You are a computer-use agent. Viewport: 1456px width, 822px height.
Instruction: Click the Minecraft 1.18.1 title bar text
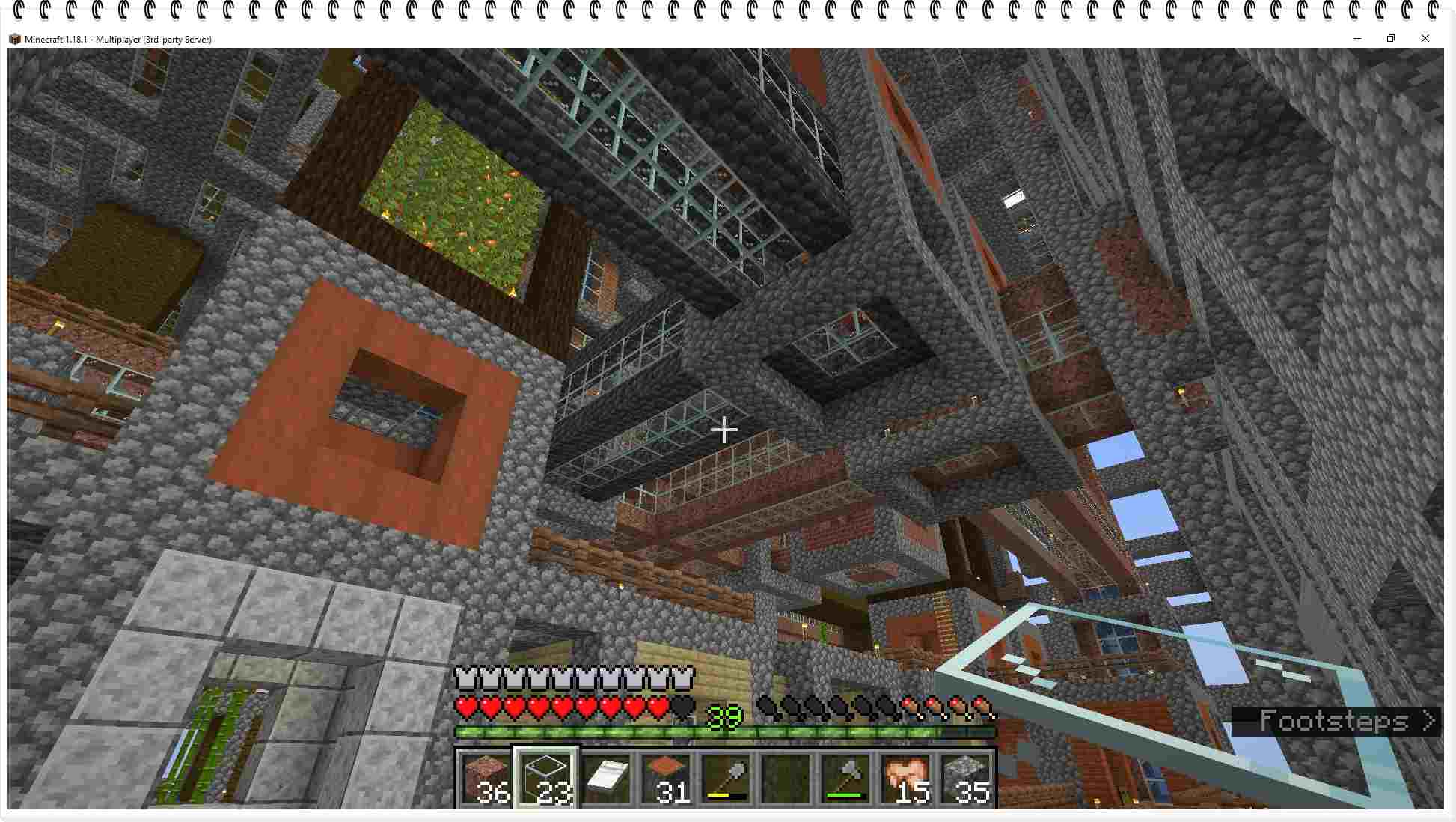(x=120, y=38)
